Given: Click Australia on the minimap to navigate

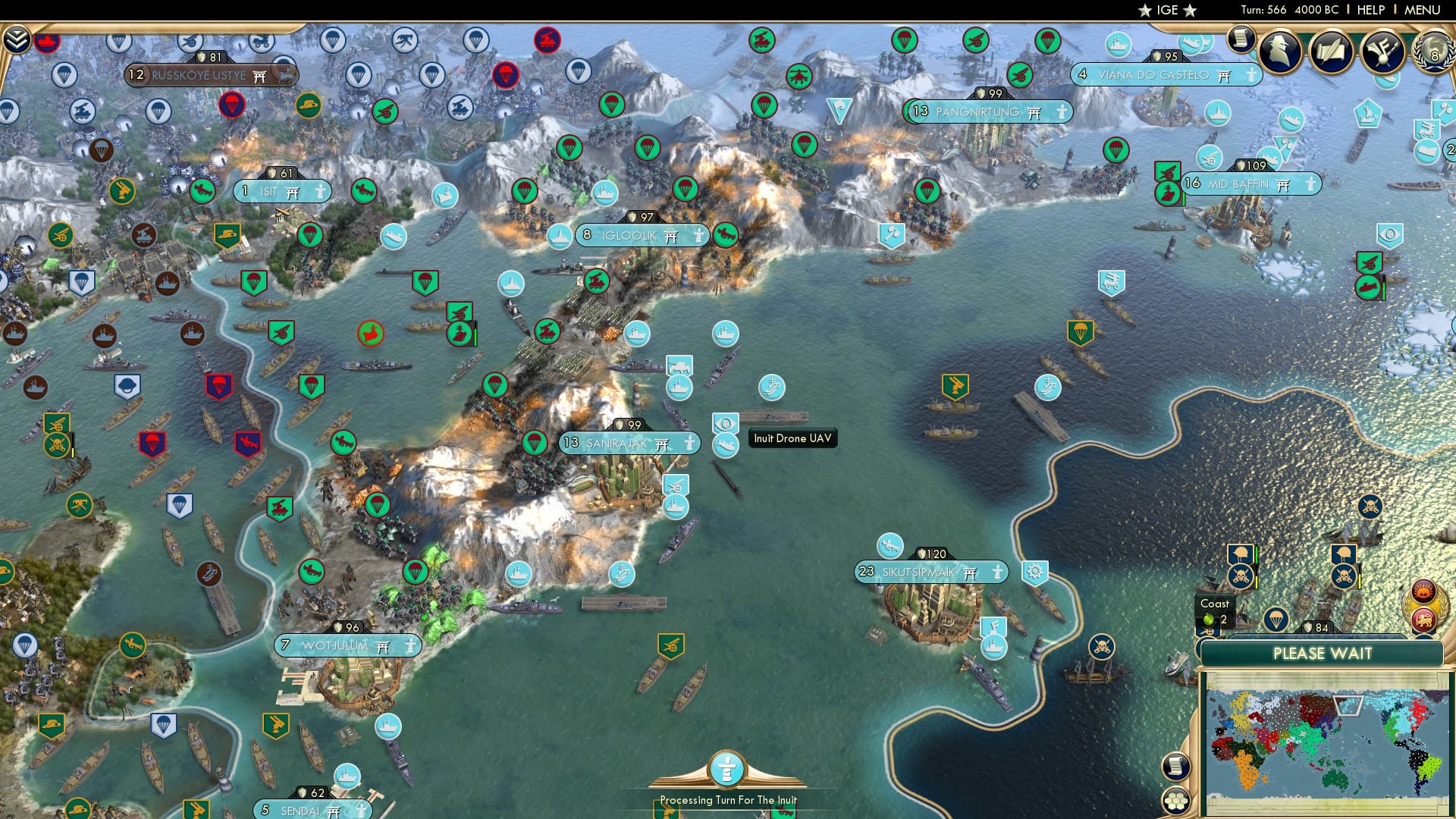Looking at the screenshot, I should pos(1335,780).
